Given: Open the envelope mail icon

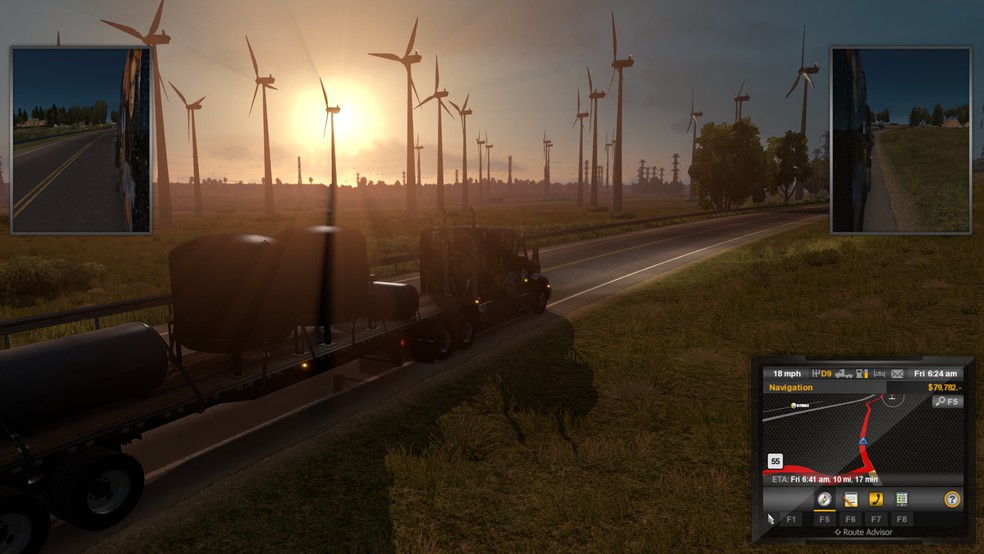Looking at the screenshot, I should coord(897,373).
